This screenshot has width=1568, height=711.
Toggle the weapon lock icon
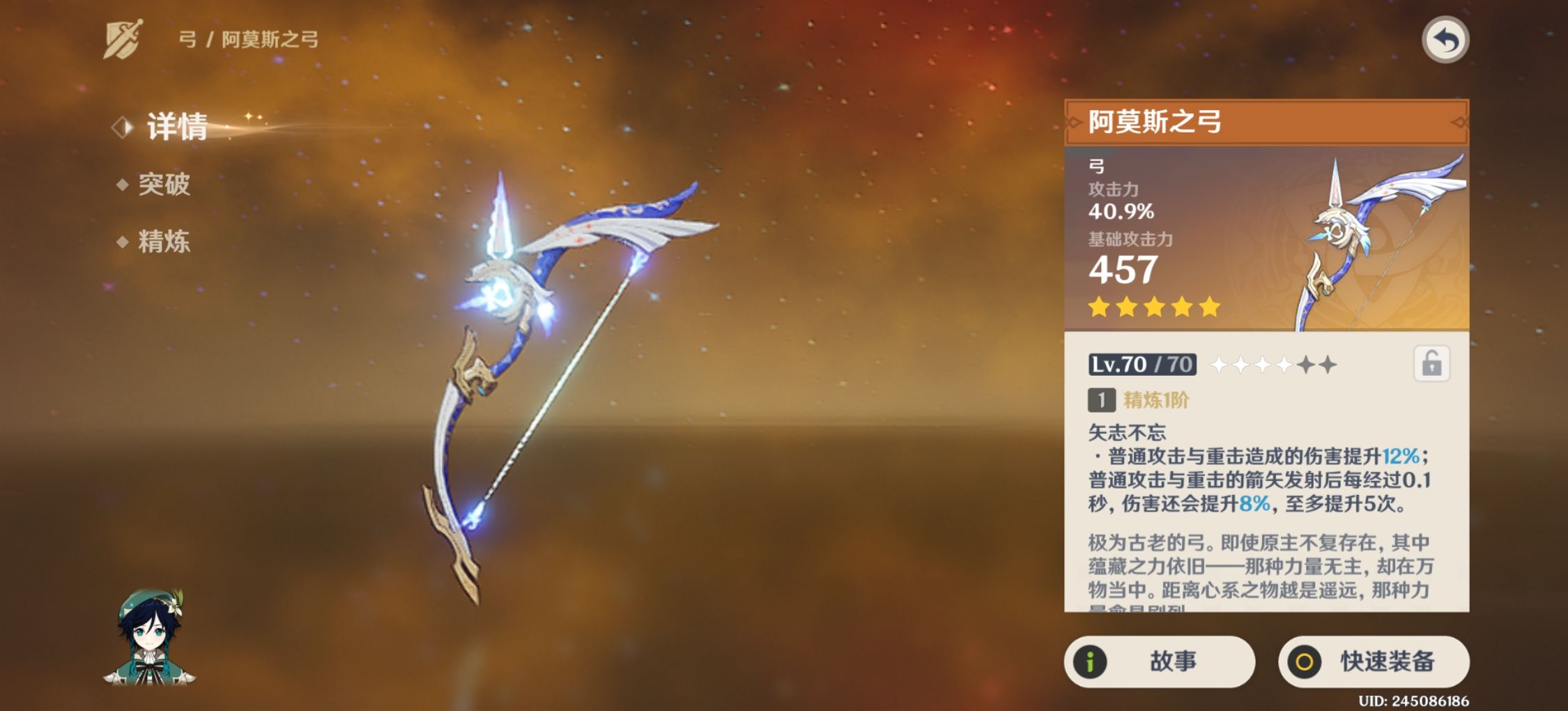pos(1431,364)
